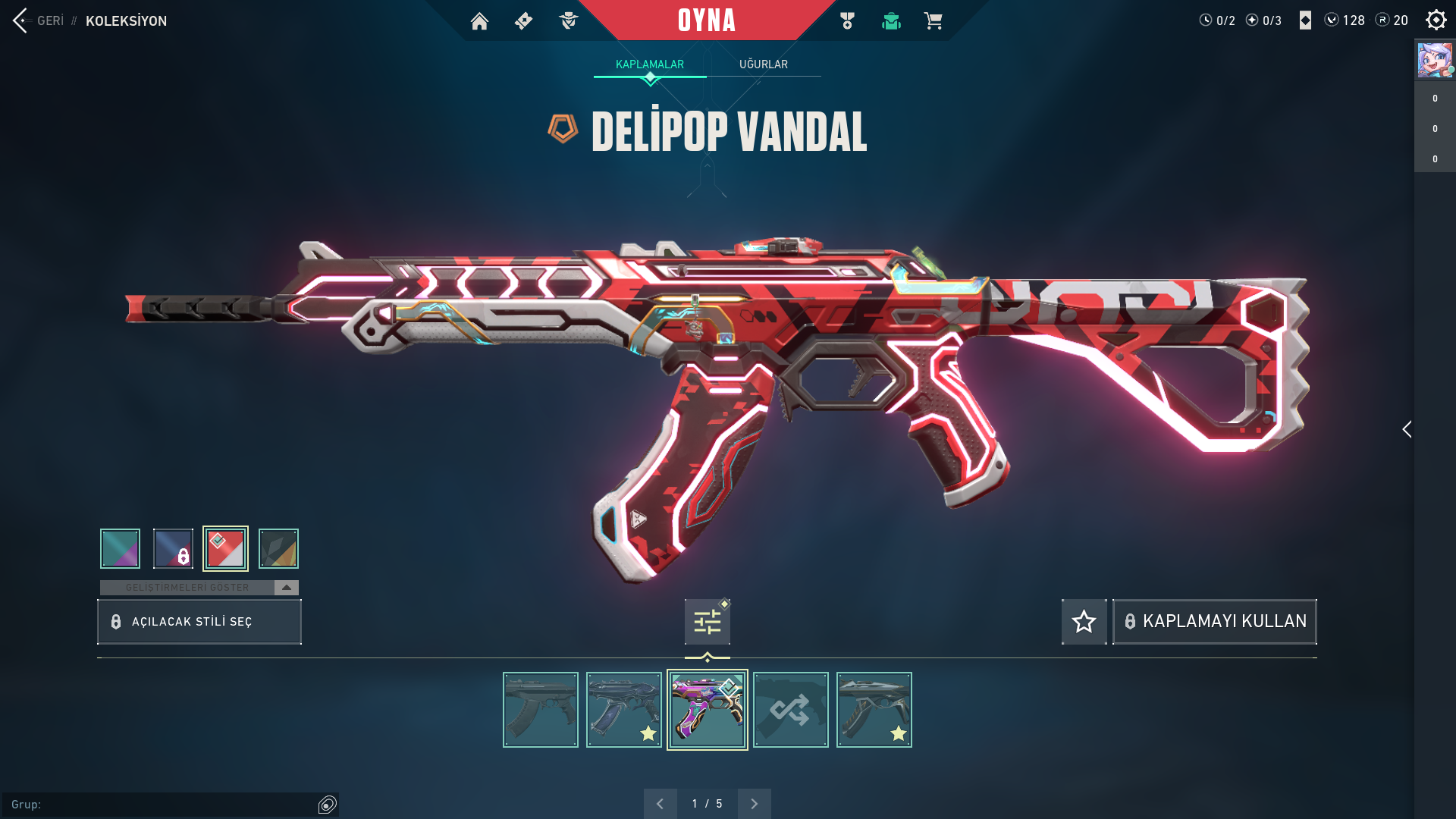Switch to the KAPLAMALAR tab
This screenshot has width=1456, height=819.
649,64
